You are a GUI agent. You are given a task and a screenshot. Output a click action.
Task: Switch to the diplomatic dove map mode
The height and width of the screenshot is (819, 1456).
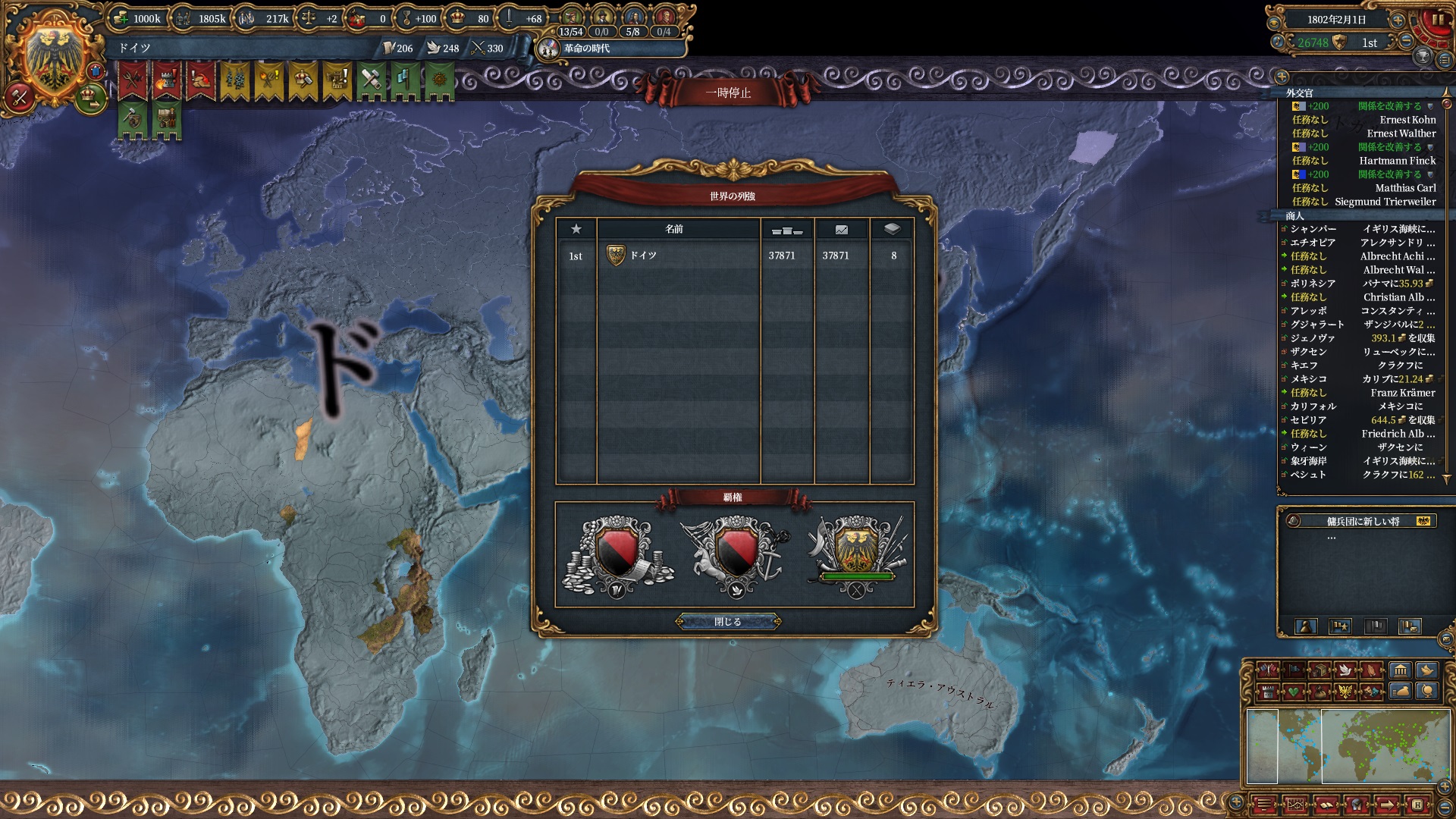tap(1346, 670)
